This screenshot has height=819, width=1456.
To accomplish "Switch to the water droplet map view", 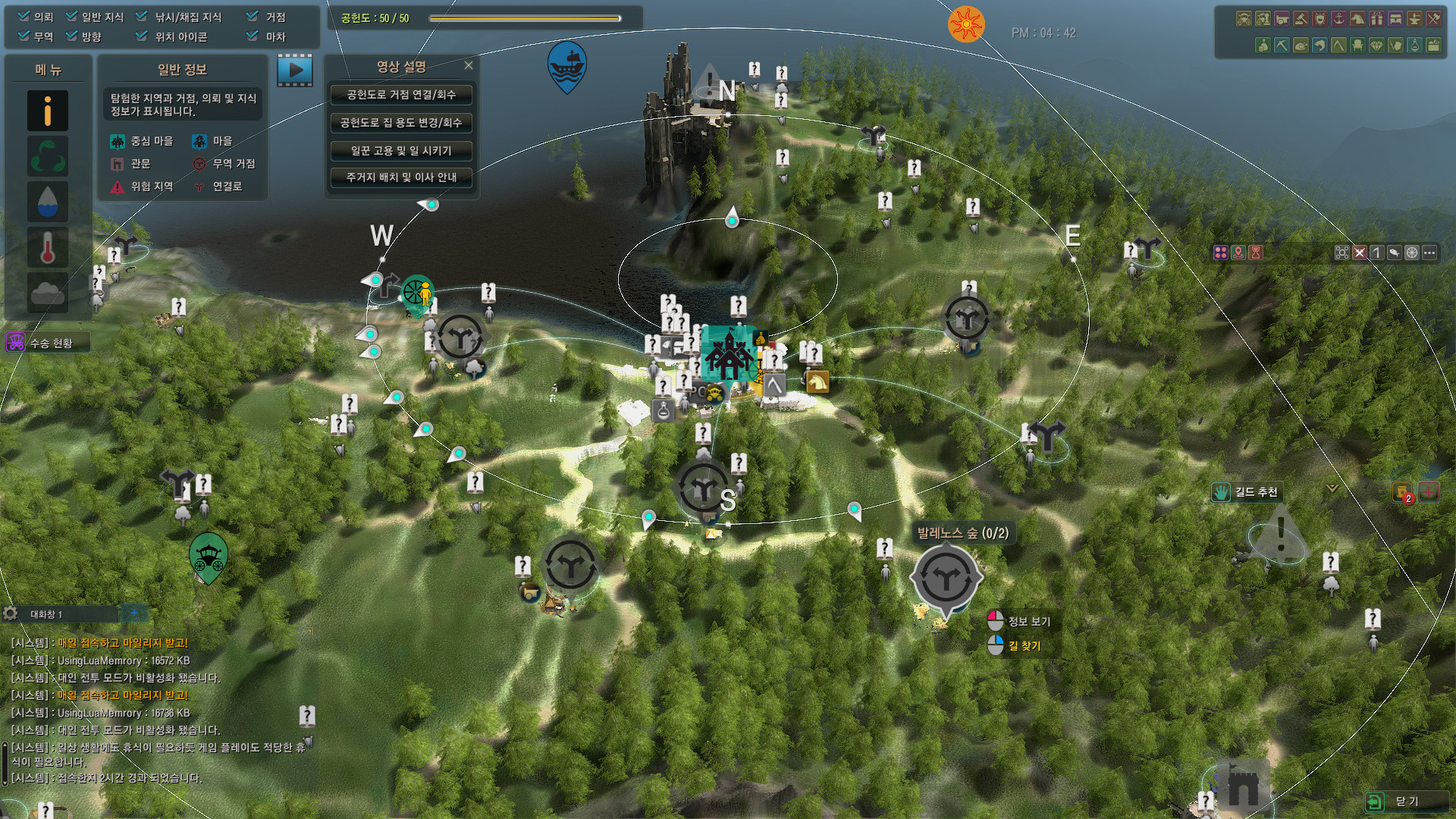I will pos(48,202).
